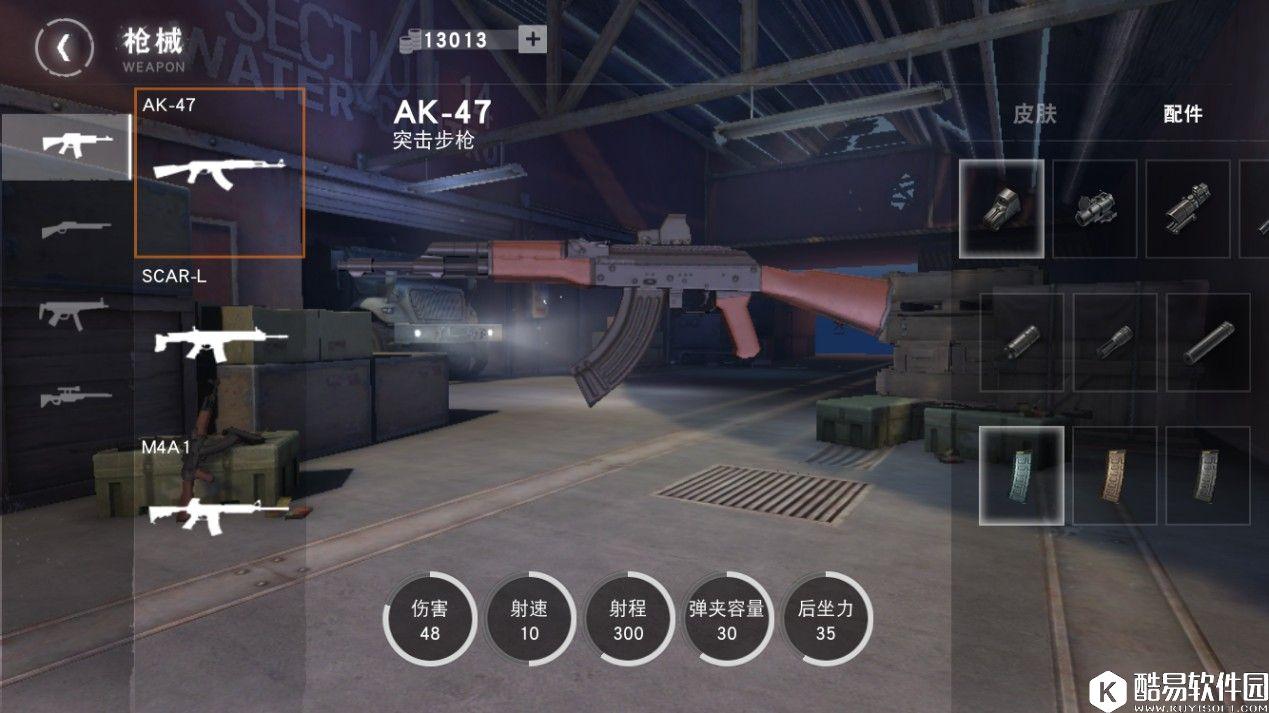Show the submachine gun category

[x=66, y=313]
